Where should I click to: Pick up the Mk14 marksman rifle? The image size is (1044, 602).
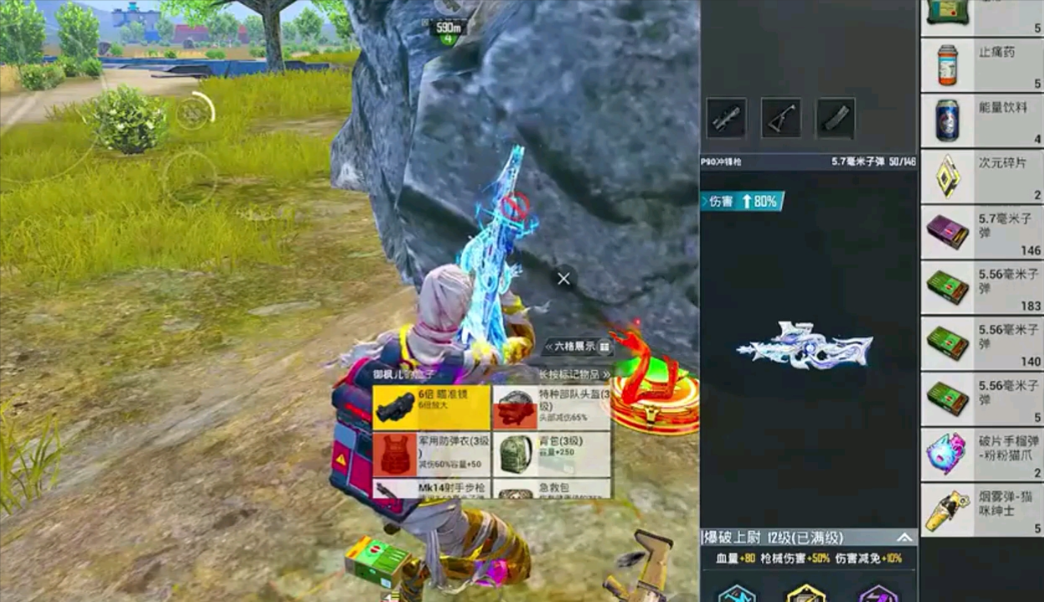[431, 489]
